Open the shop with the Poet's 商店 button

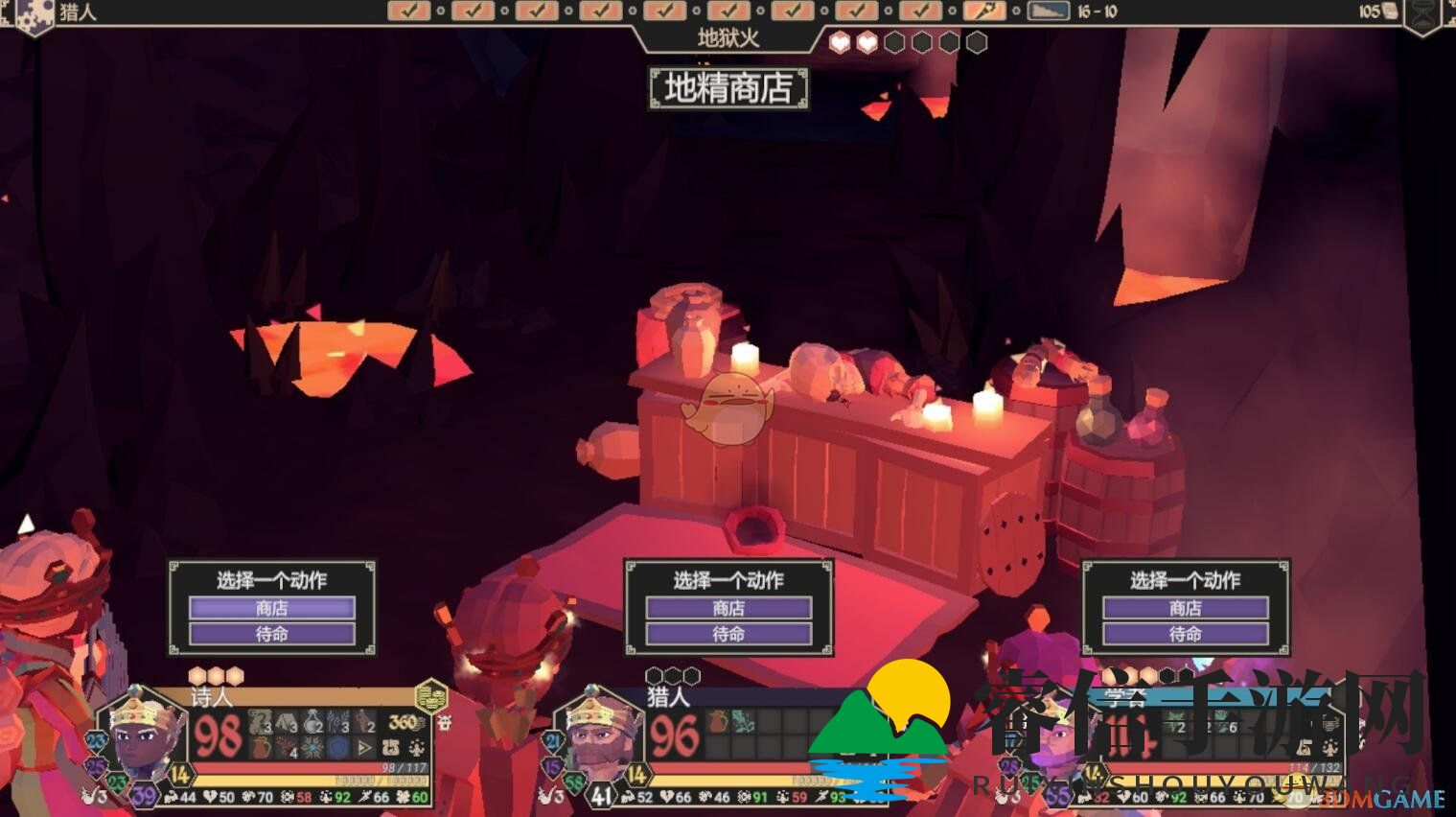(271, 608)
